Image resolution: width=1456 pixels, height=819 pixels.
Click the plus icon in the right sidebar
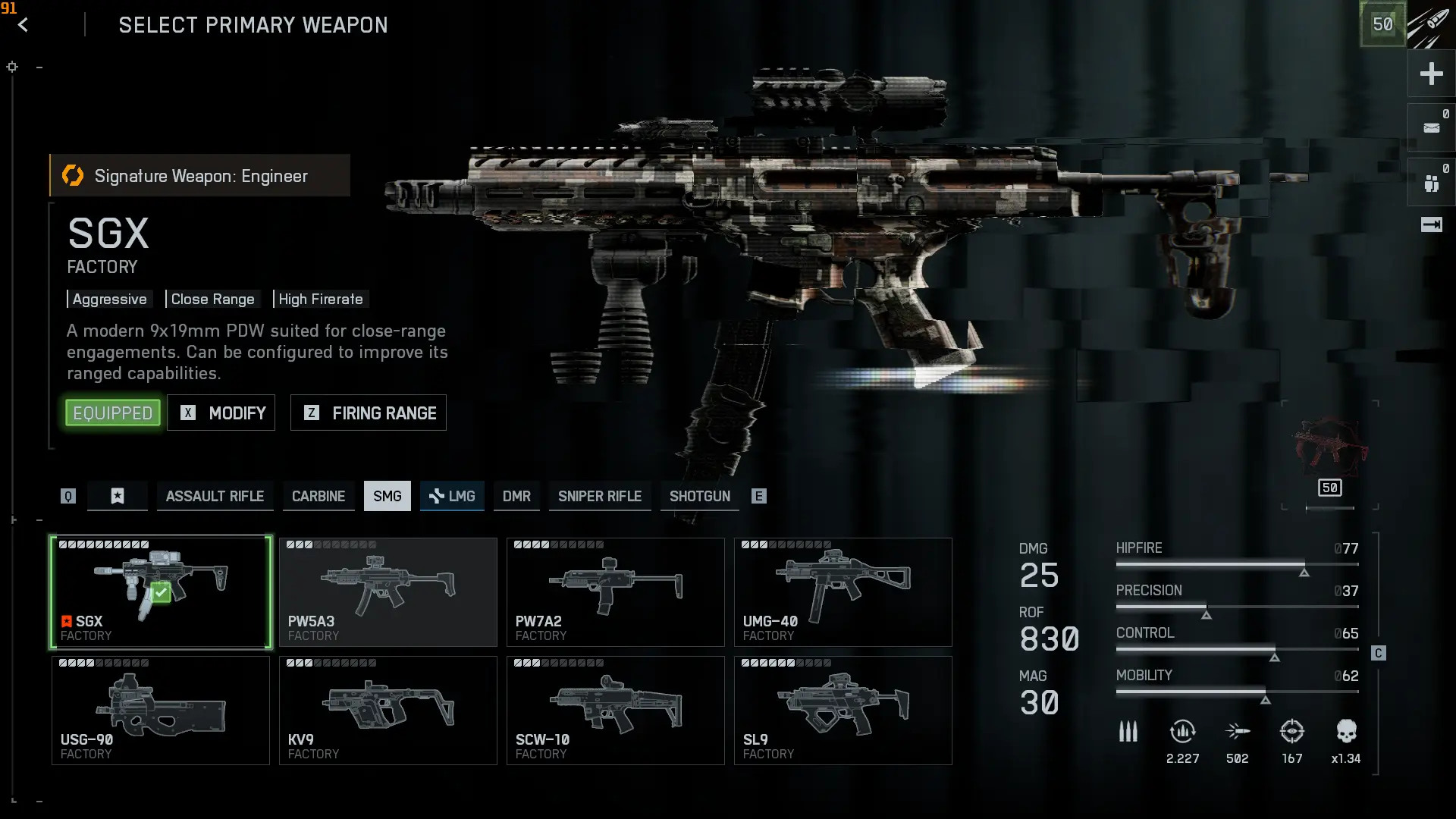[1431, 74]
